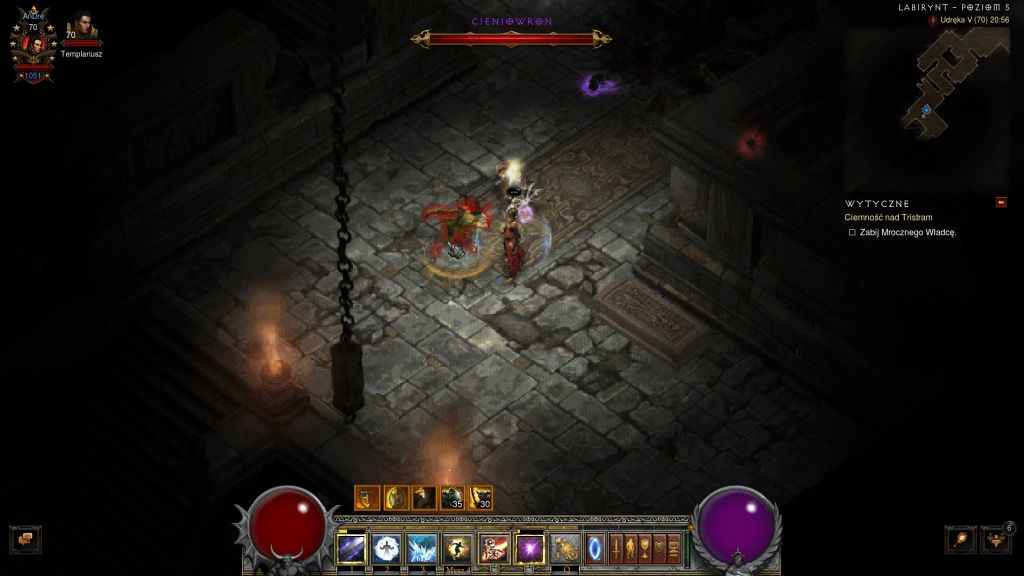
Task: Cast the ice crystal shards skill
Action: 422,548
